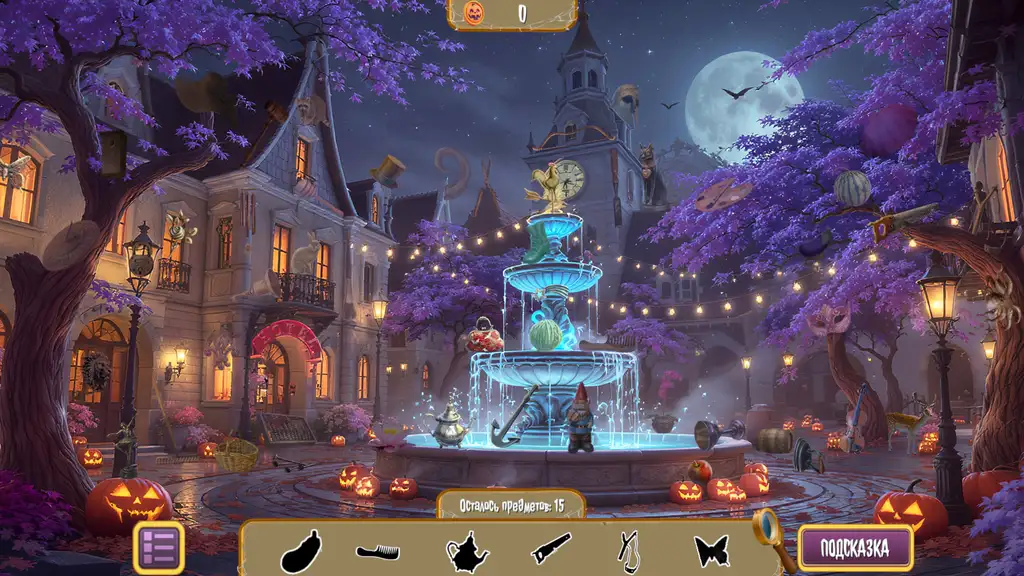Open the purple list menu button
Viewport: 1024px width, 576px height.
pyautogui.click(x=158, y=548)
